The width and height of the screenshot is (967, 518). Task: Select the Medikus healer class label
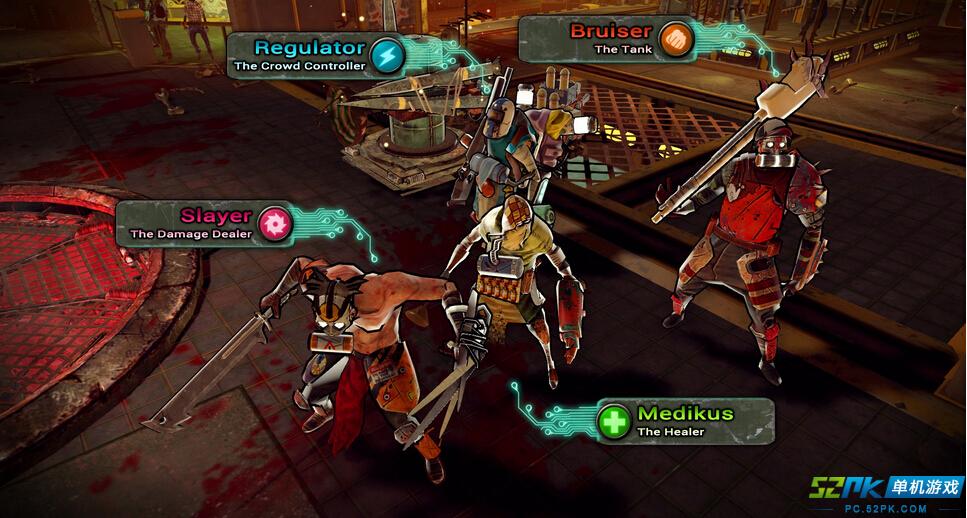684,421
